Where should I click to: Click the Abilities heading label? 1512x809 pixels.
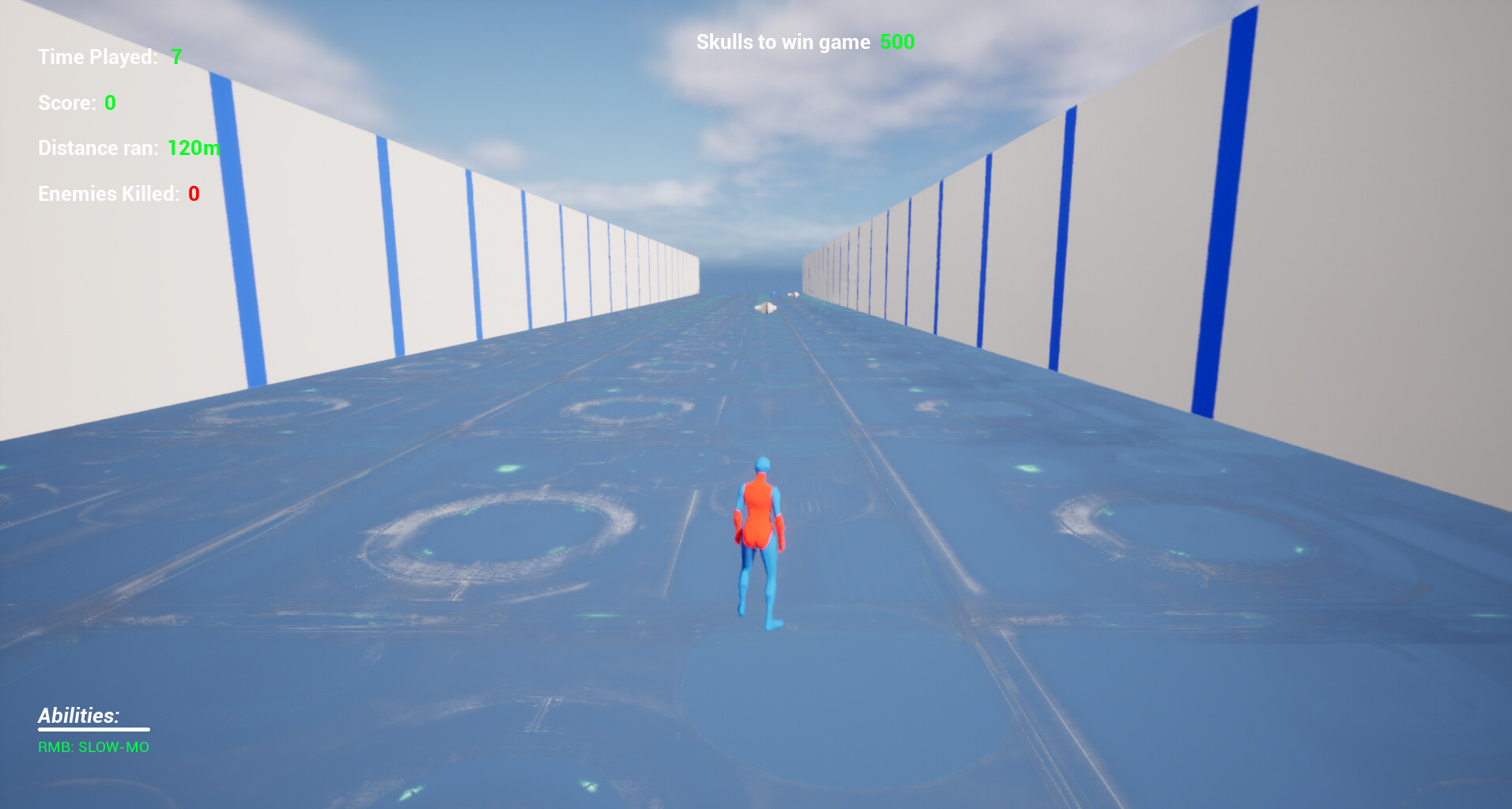[x=77, y=716]
